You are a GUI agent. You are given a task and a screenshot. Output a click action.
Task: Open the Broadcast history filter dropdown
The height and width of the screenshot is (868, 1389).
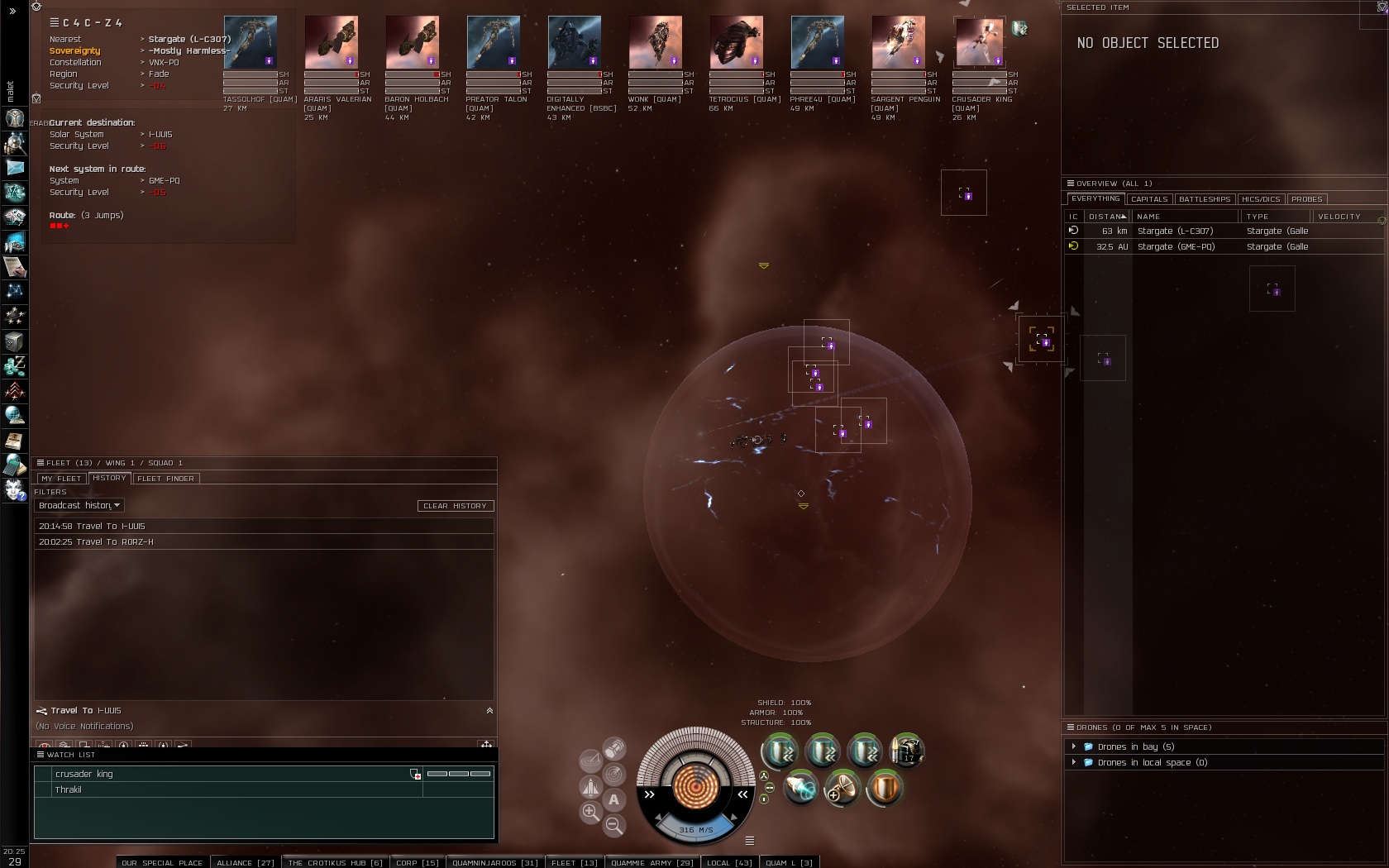(79, 506)
